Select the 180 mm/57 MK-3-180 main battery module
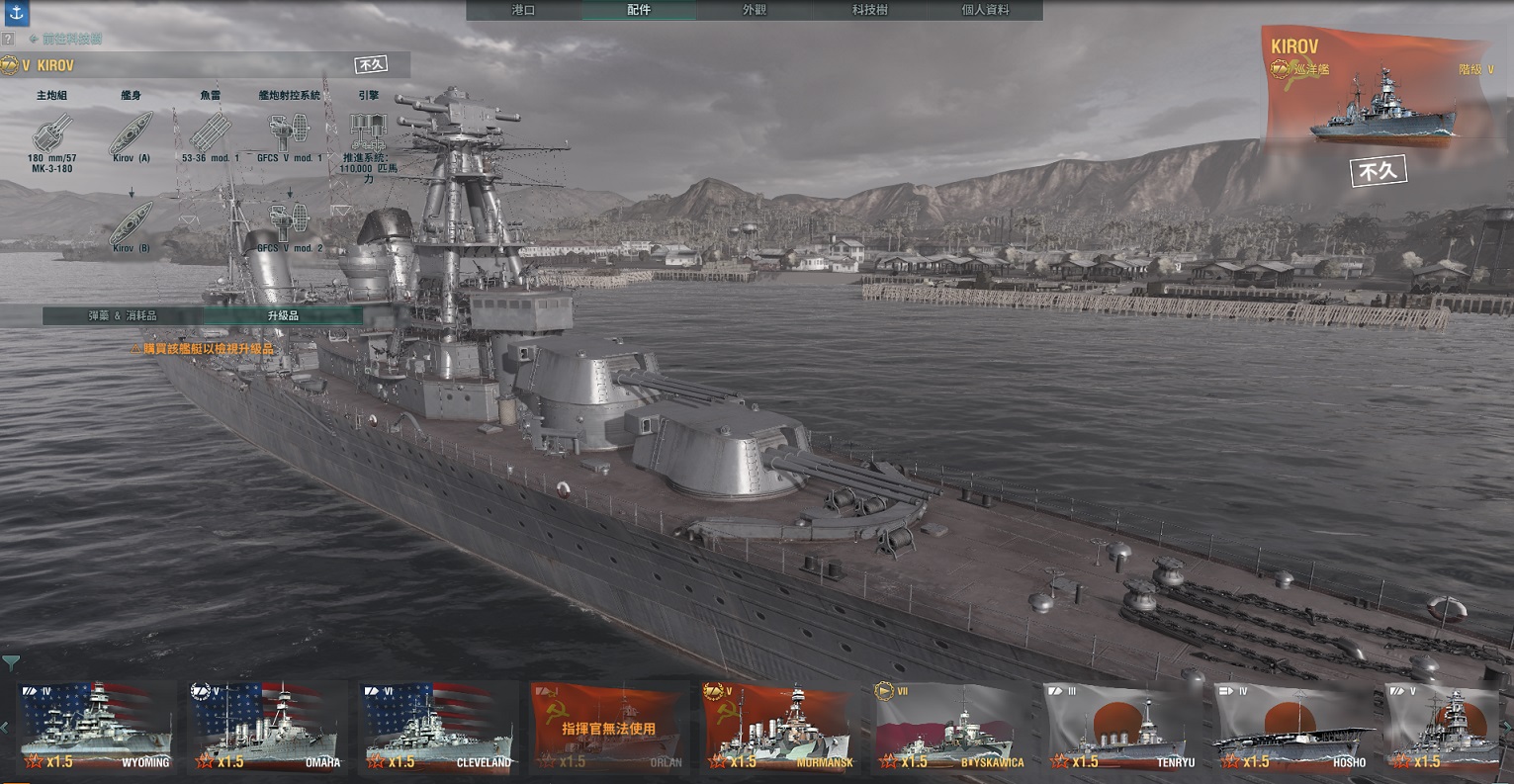The height and width of the screenshot is (784, 1514). [x=51, y=132]
